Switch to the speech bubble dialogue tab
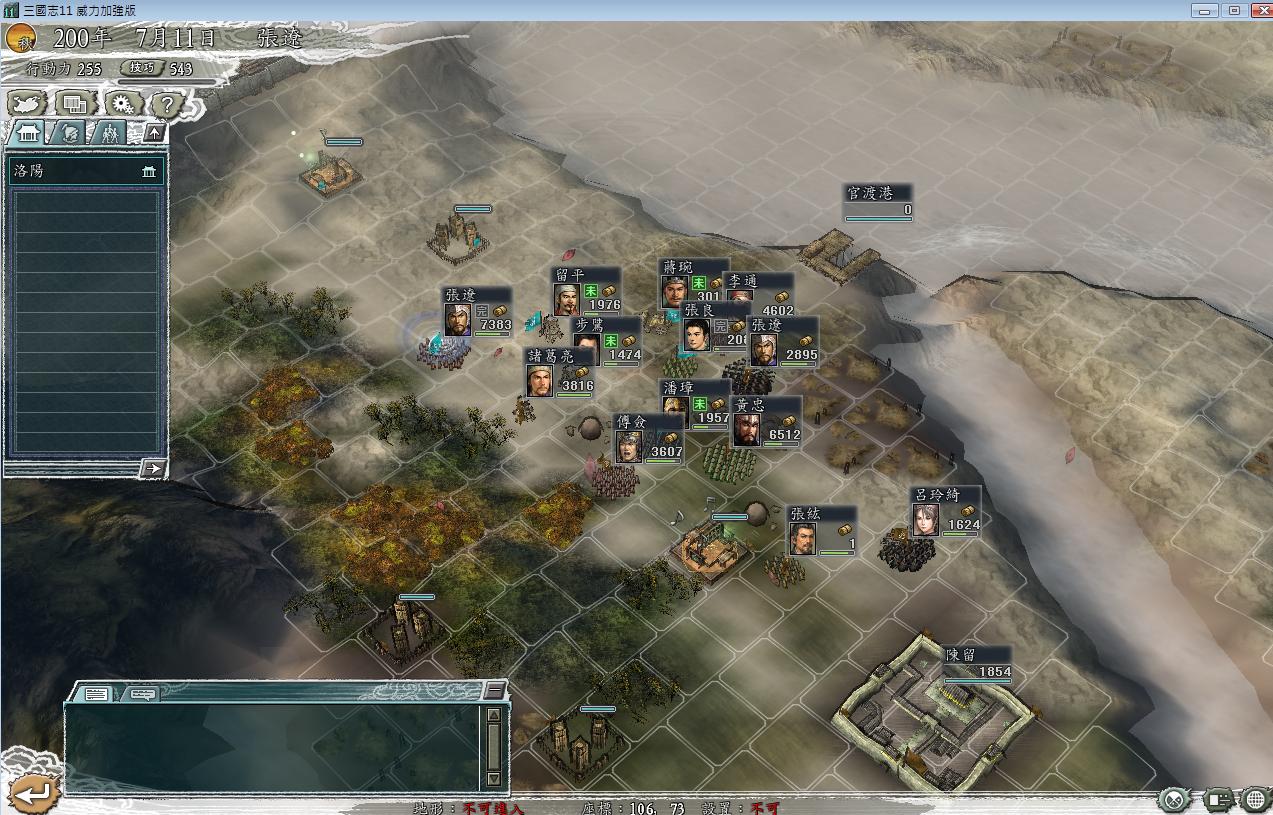Image resolution: width=1273 pixels, height=815 pixels. [x=142, y=693]
